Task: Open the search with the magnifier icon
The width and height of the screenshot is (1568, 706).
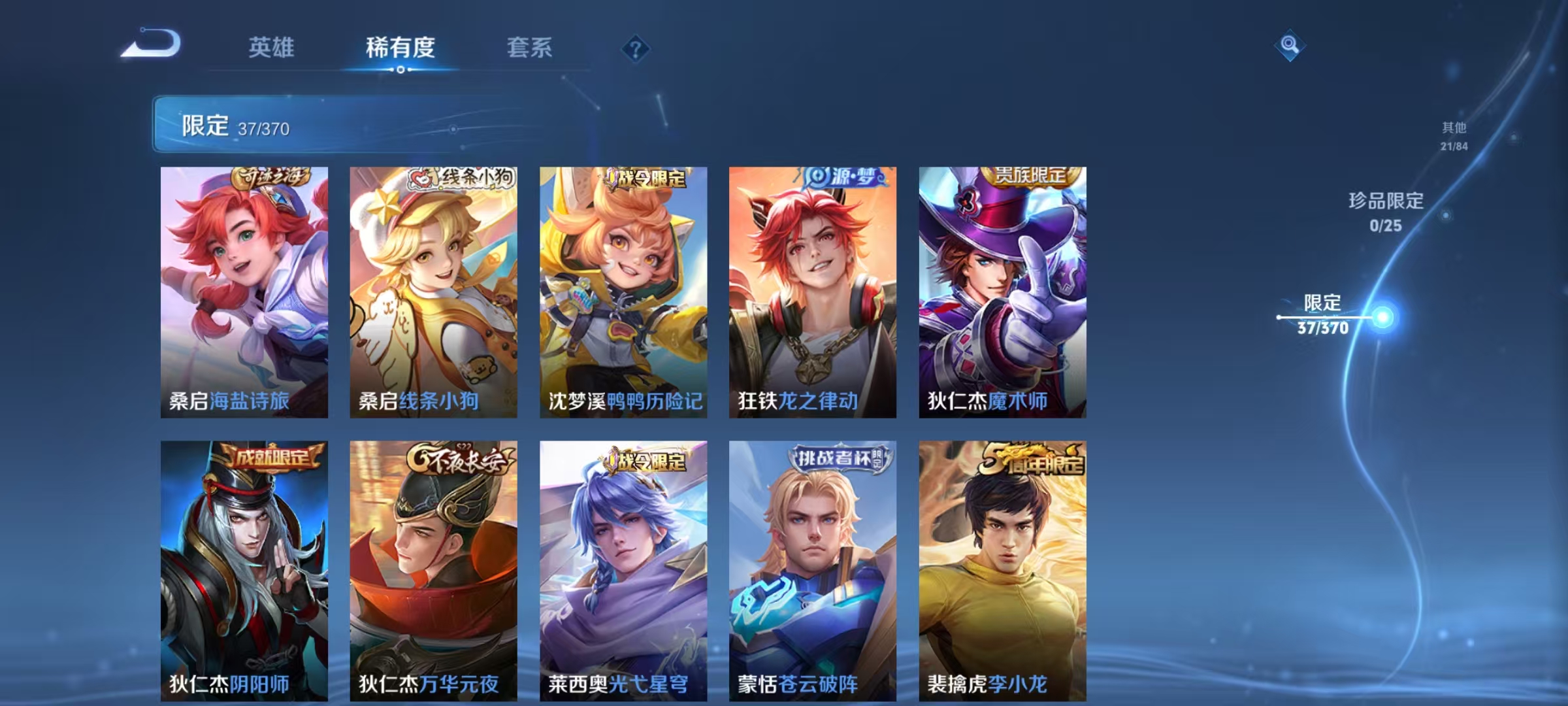Action: (x=1288, y=45)
